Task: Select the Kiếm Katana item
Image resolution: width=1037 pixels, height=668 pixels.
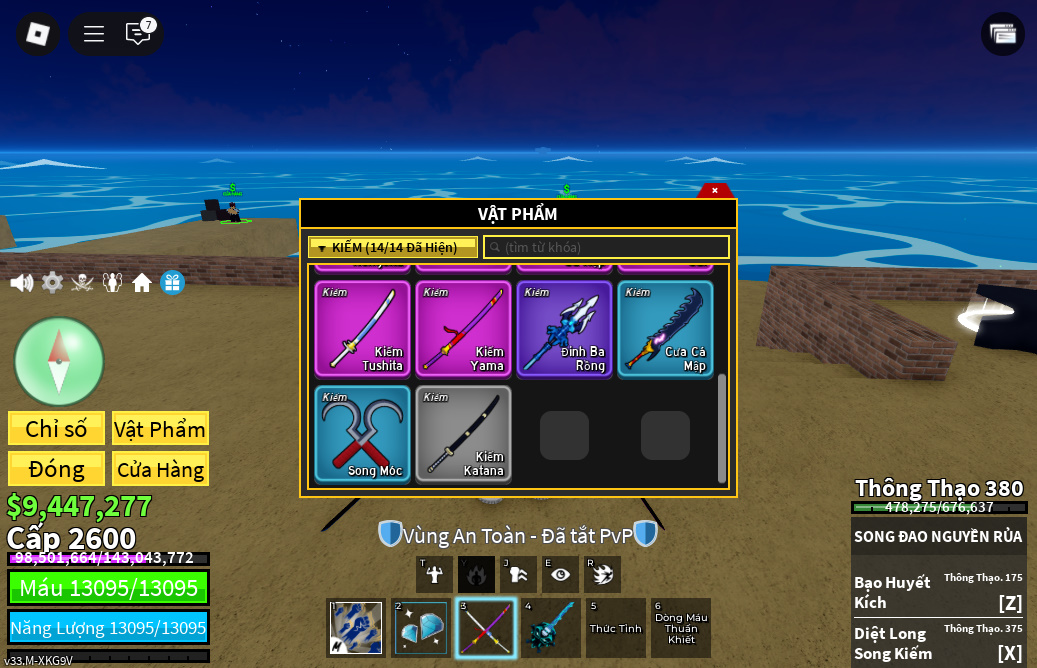Action: tap(463, 433)
